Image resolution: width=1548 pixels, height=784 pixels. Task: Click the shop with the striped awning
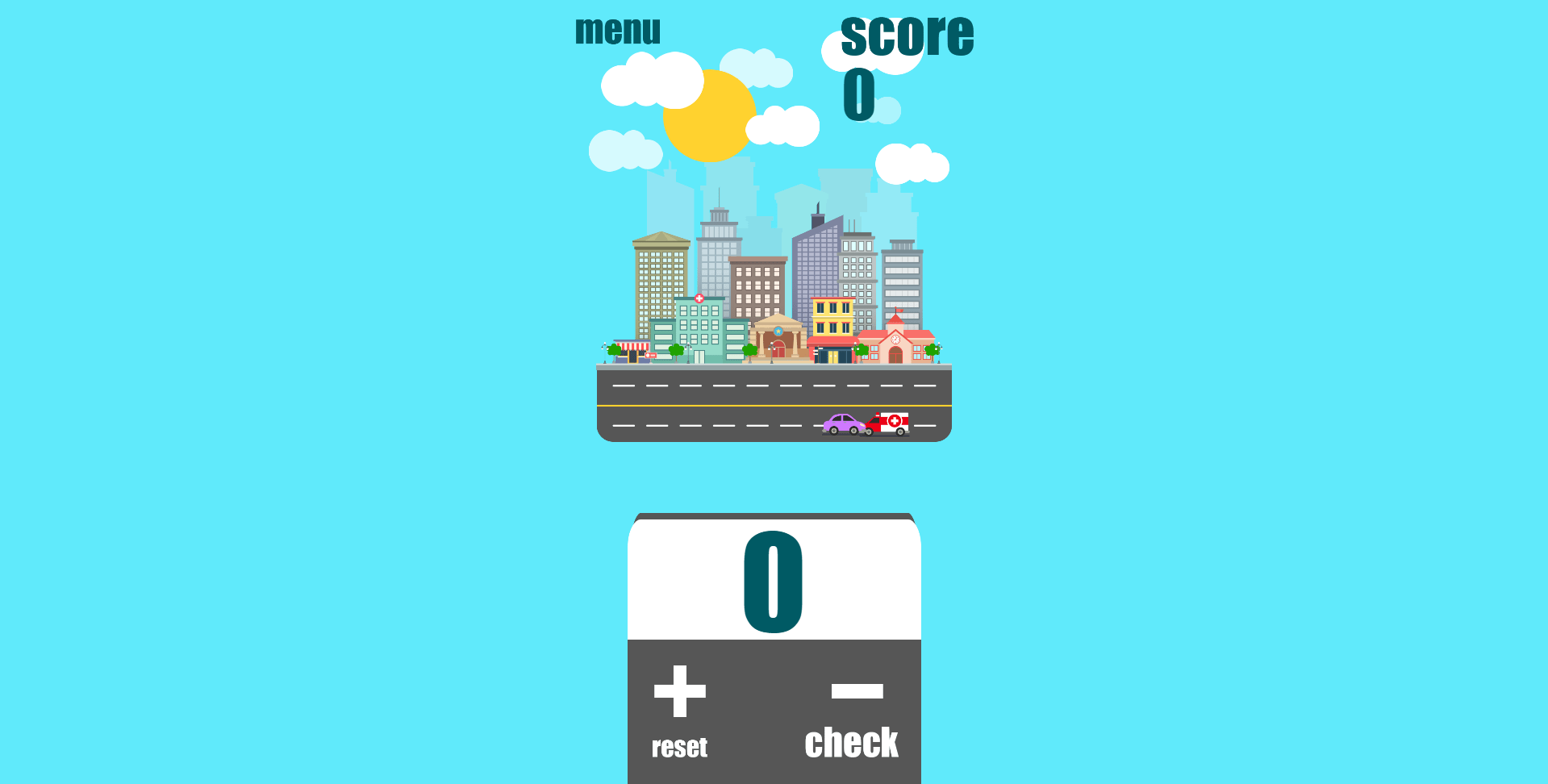point(632,347)
